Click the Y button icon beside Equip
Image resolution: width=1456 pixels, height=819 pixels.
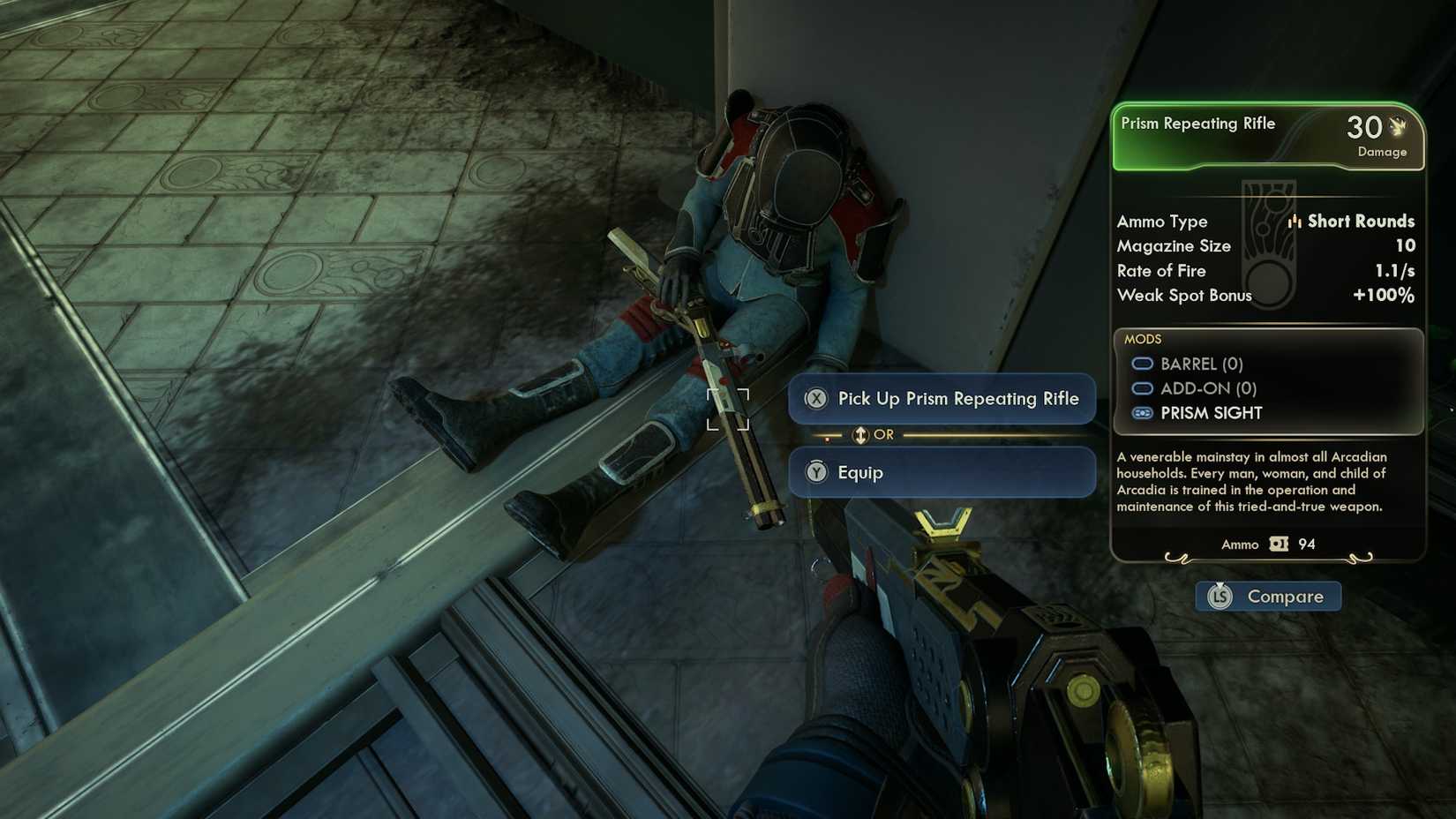pyautogui.click(x=815, y=473)
